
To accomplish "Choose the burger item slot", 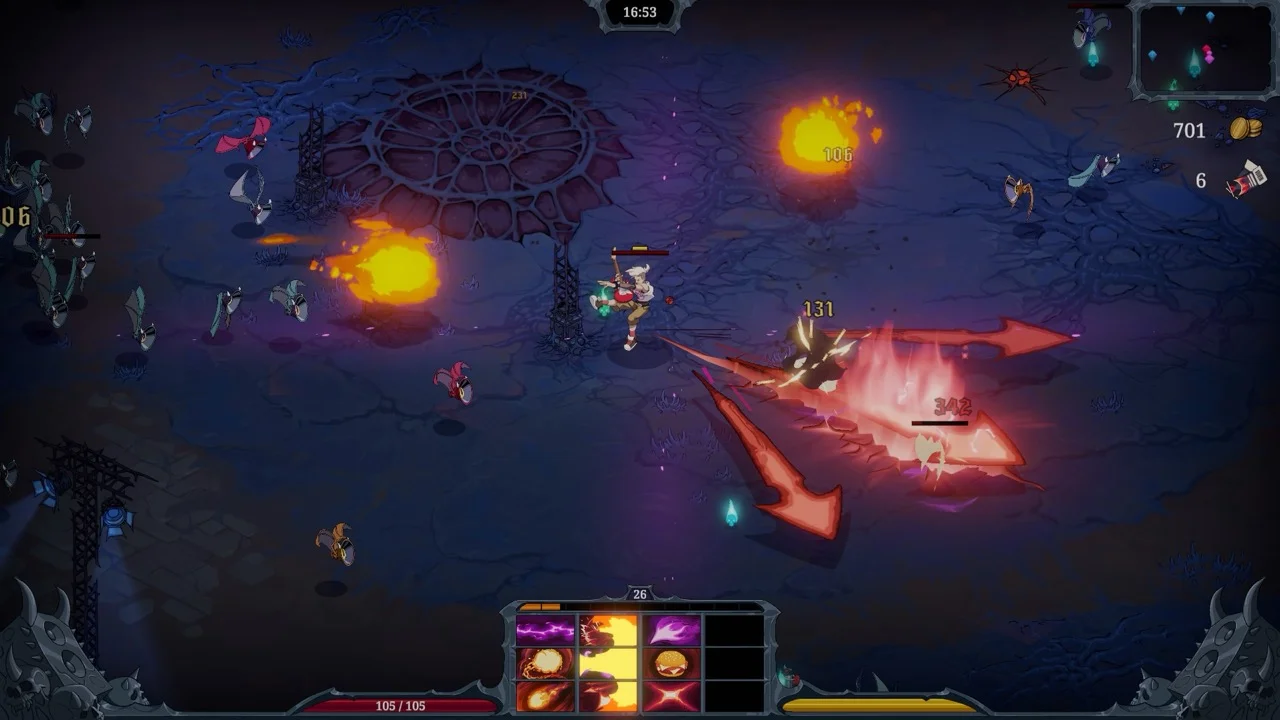I will [x=672, y=663].
